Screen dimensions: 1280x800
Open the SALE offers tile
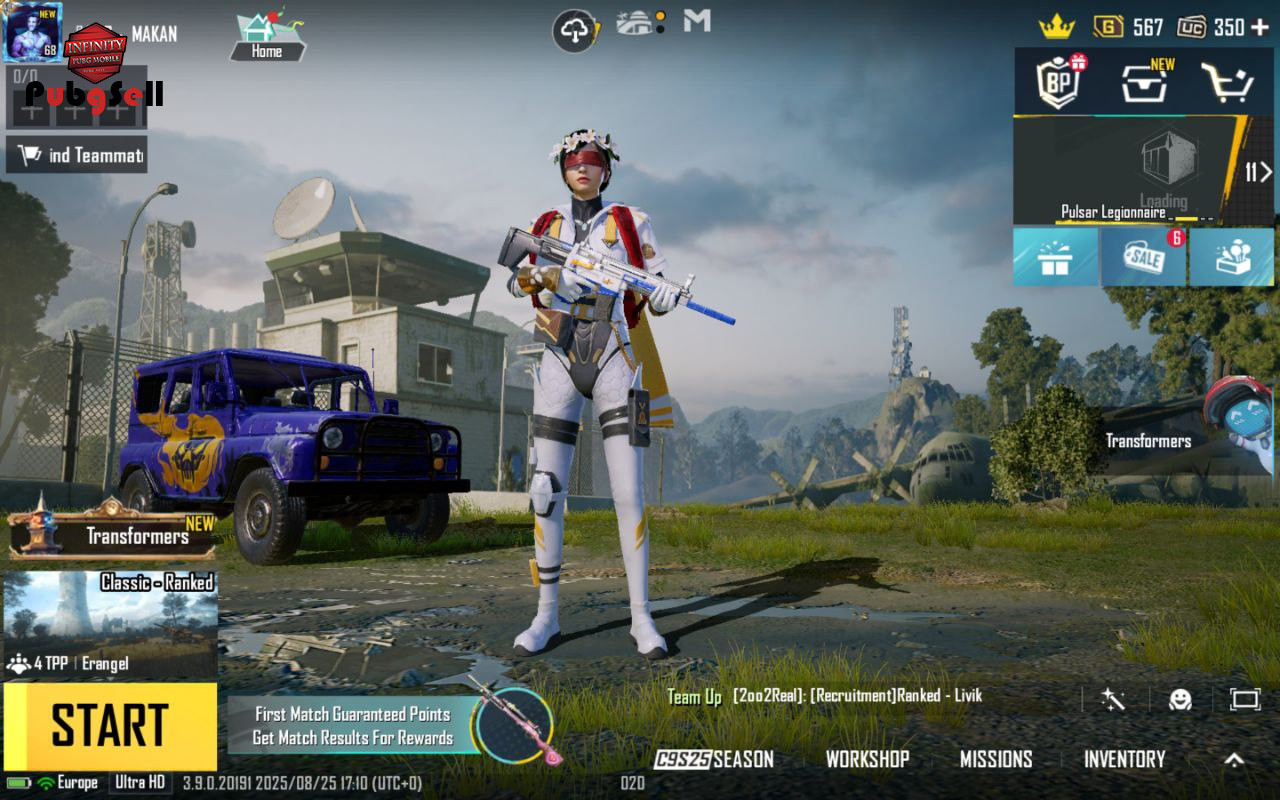tap(1143, 258)
